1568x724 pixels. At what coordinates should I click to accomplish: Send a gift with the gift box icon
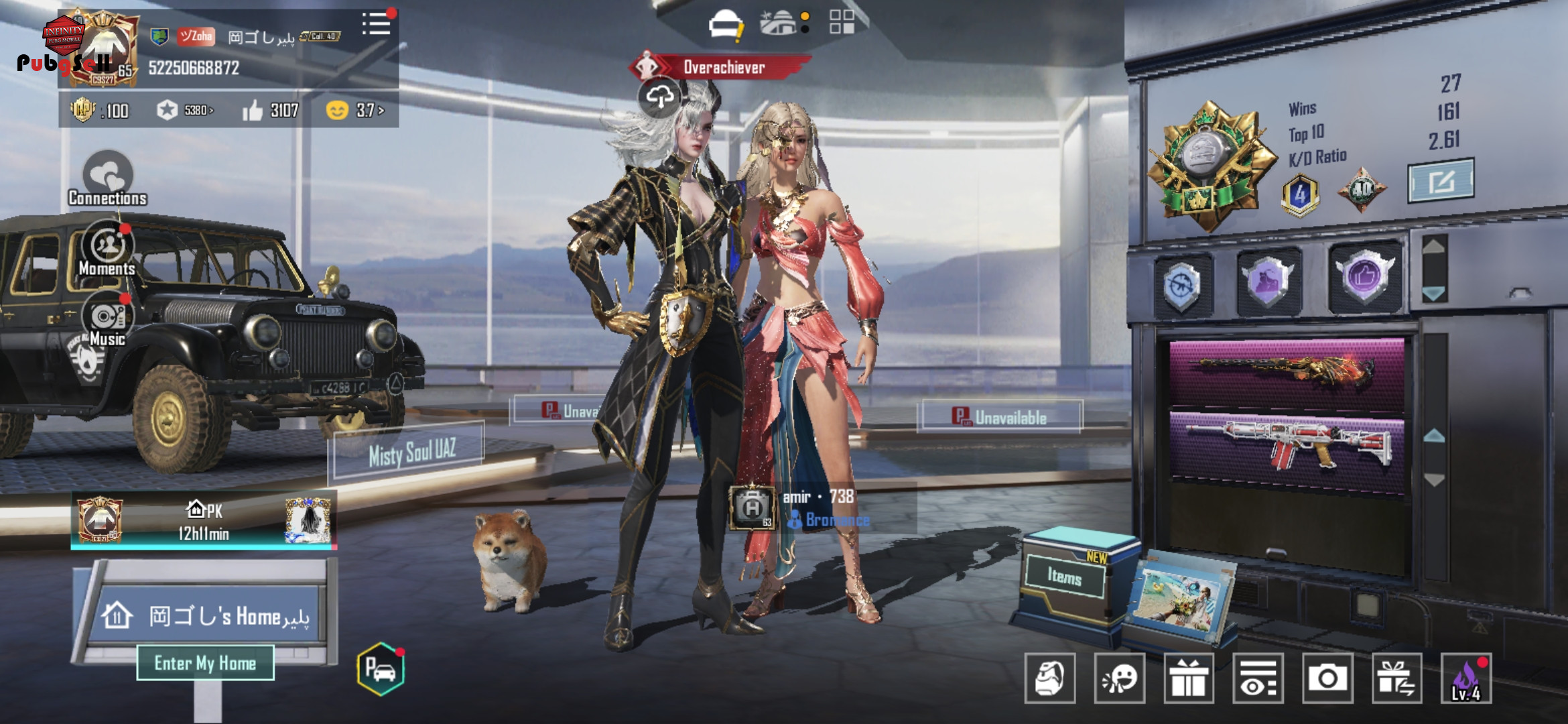coord(1189,678)
